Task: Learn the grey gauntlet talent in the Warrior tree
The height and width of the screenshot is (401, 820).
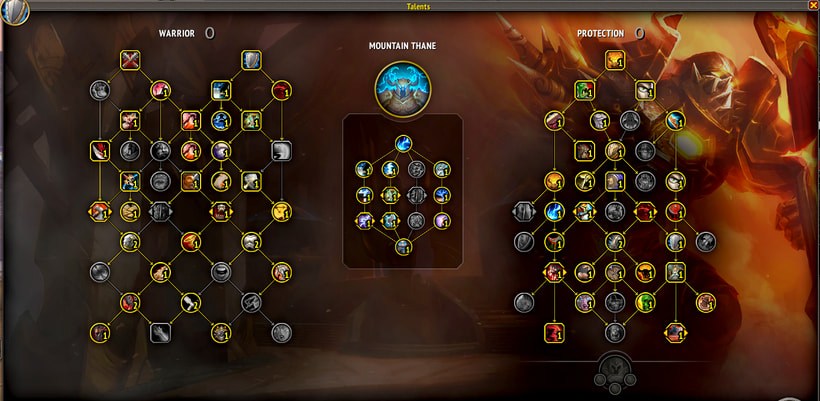Action: click(x=159, y=332)
